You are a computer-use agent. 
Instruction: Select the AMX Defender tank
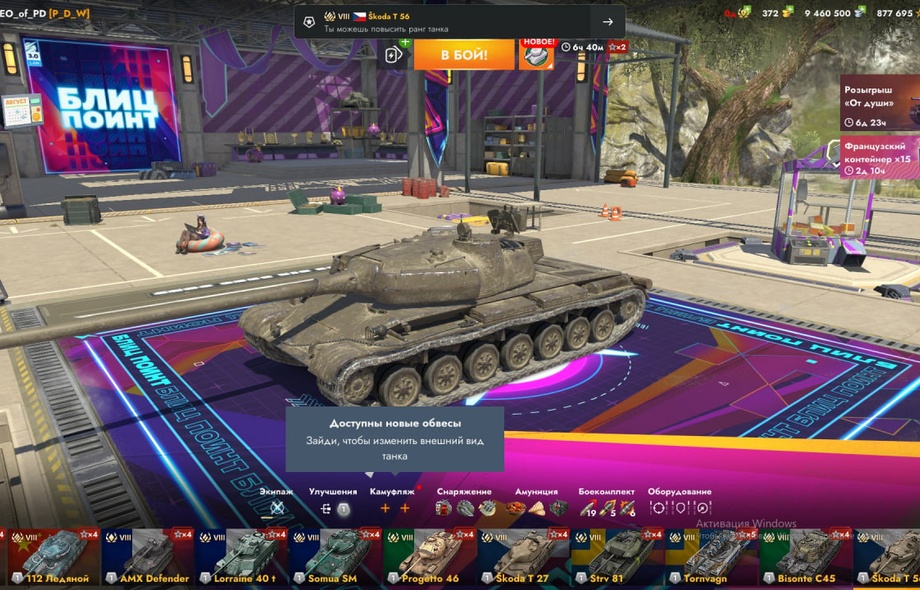147,557
